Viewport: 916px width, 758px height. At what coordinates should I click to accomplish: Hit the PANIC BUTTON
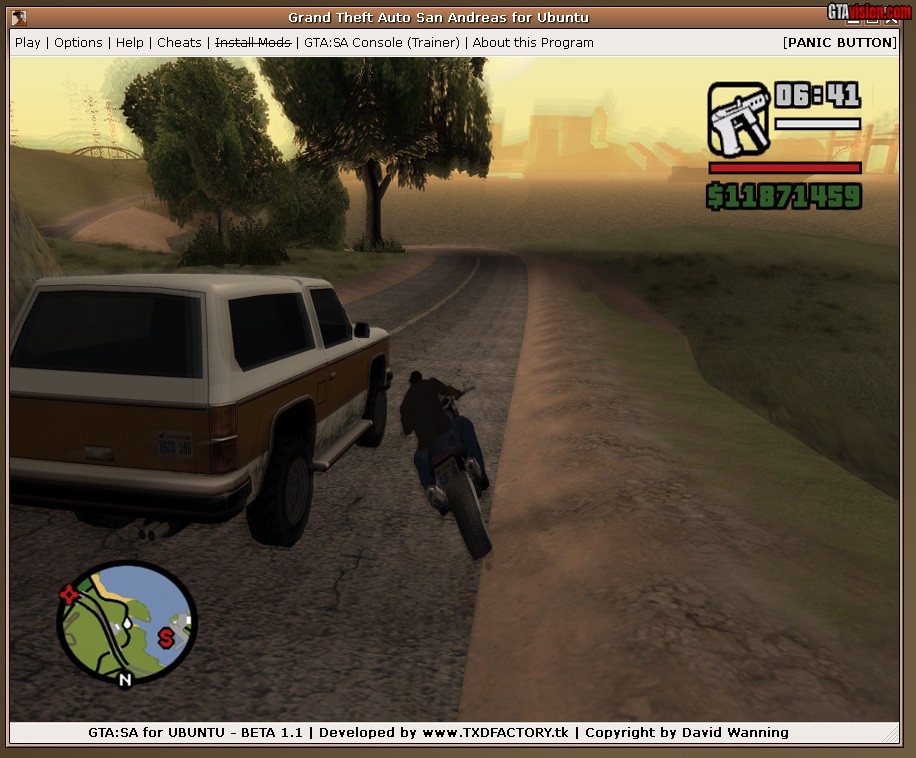click(839, 43)
